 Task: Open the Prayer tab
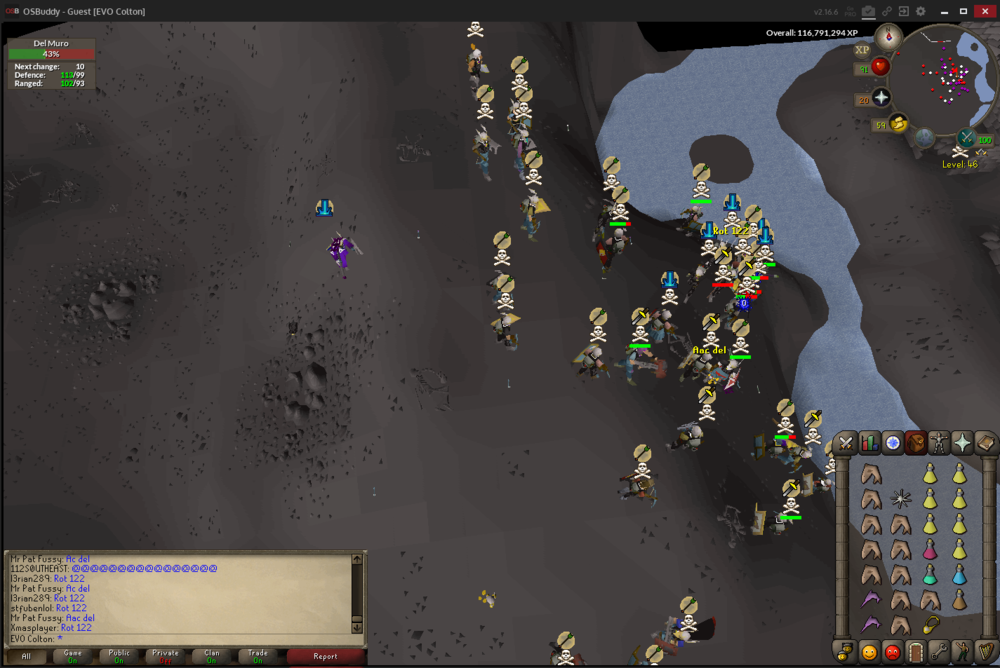pos(962,442)
